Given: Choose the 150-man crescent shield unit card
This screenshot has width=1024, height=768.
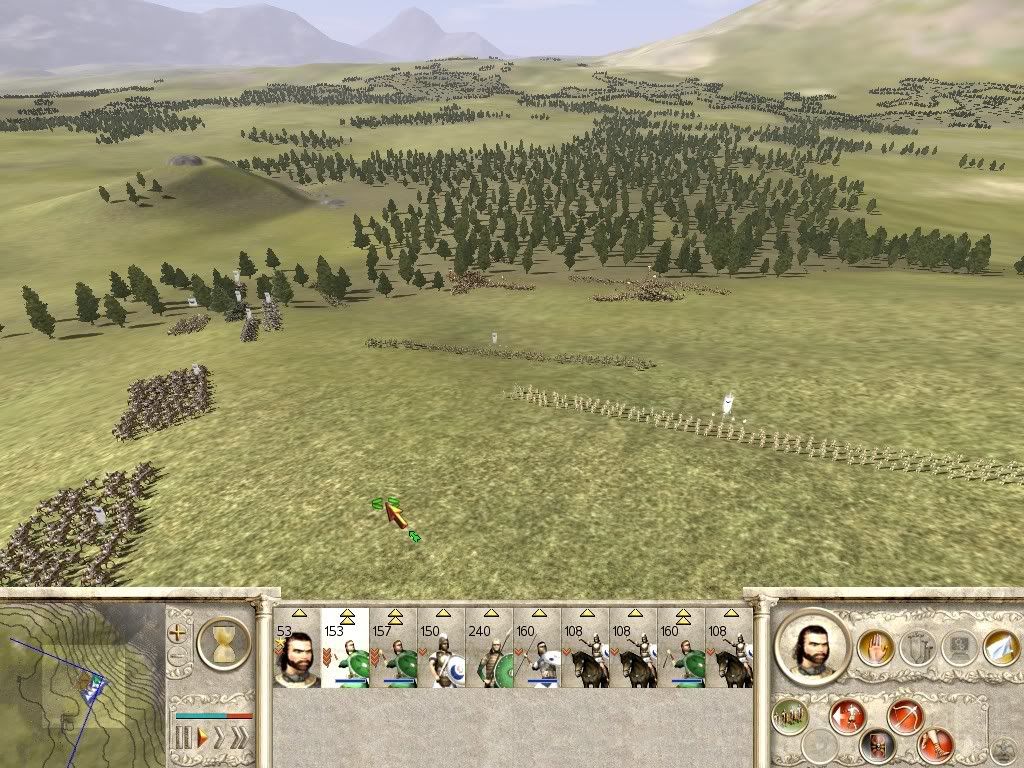Looking at the screenshot, I should pos(441,648).
